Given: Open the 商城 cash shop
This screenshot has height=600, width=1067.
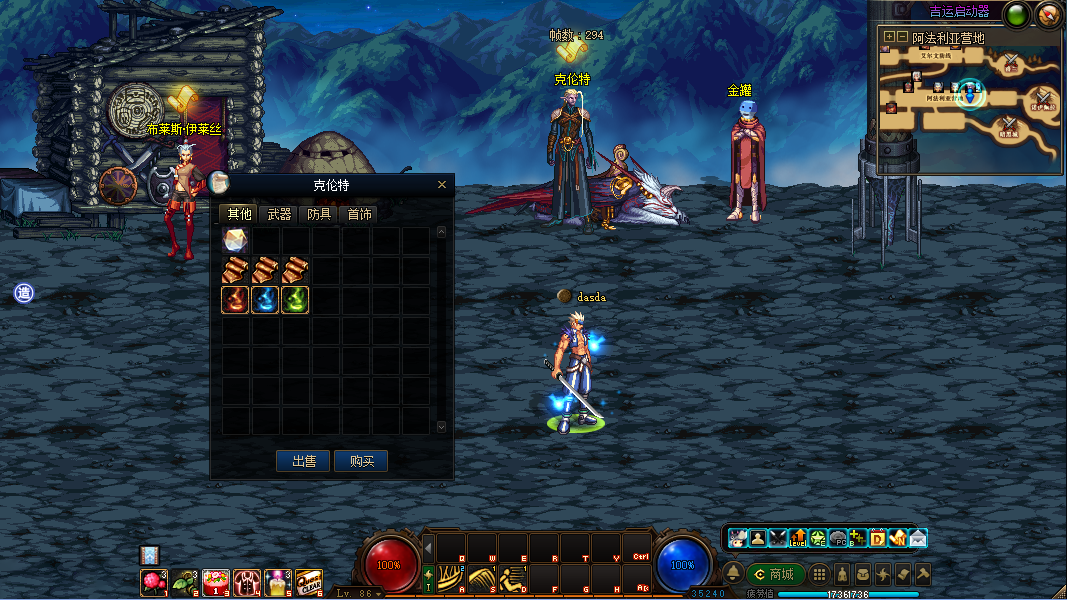Looking at the screenshot, I should tap(775, 574).
